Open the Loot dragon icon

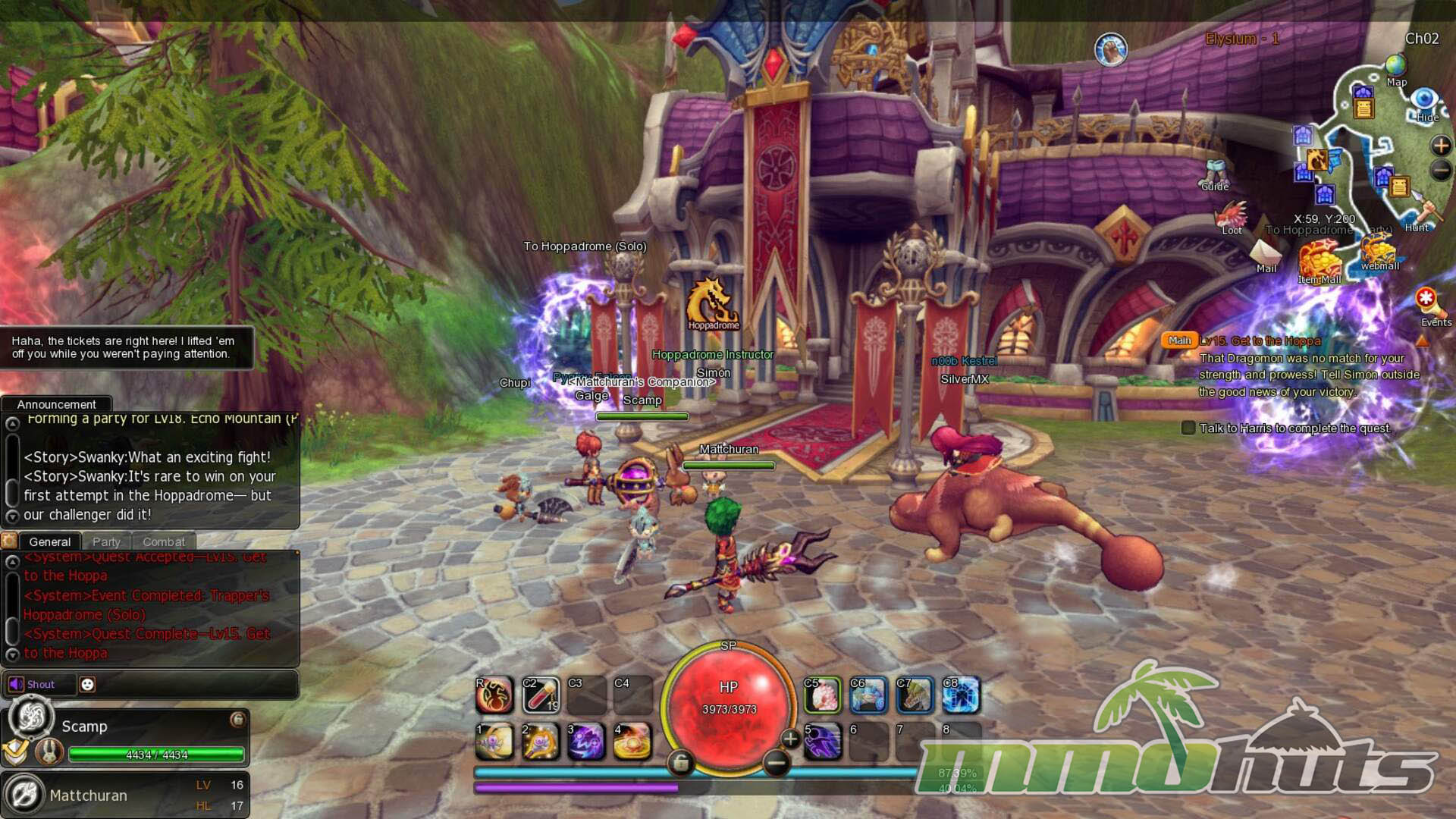(1232, 215)
